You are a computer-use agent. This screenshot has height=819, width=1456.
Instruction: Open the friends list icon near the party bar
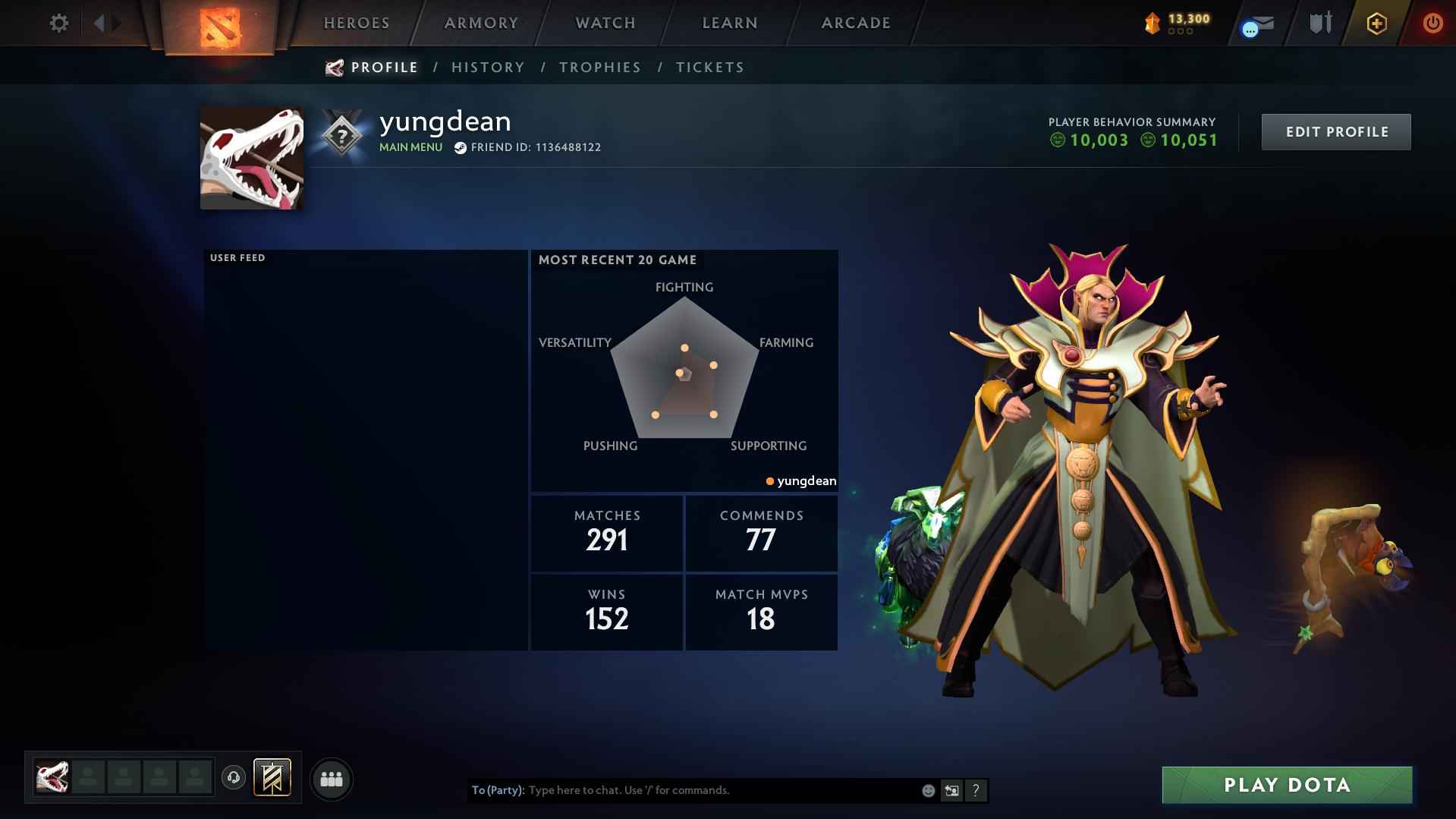(x=332, y=778)
